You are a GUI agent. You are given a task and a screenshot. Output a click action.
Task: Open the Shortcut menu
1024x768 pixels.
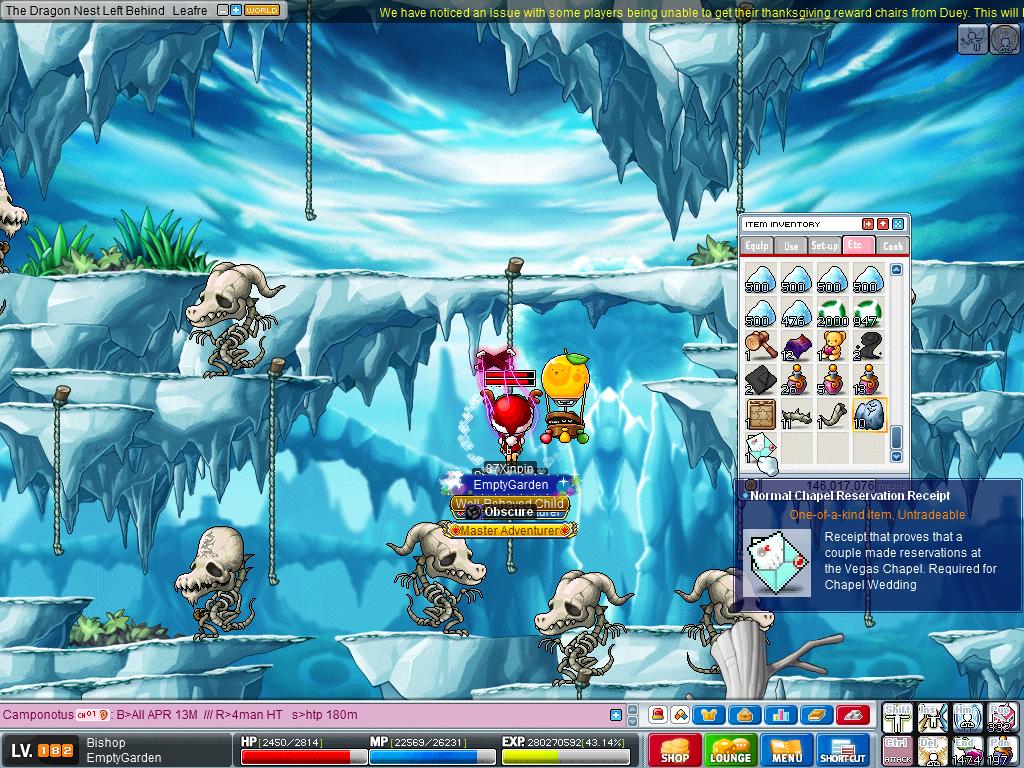coord(843,750)
